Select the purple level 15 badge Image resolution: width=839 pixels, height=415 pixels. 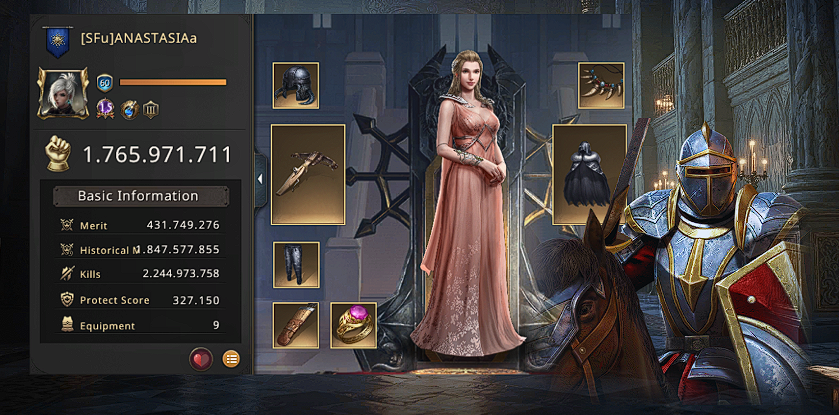coord(105,109)
